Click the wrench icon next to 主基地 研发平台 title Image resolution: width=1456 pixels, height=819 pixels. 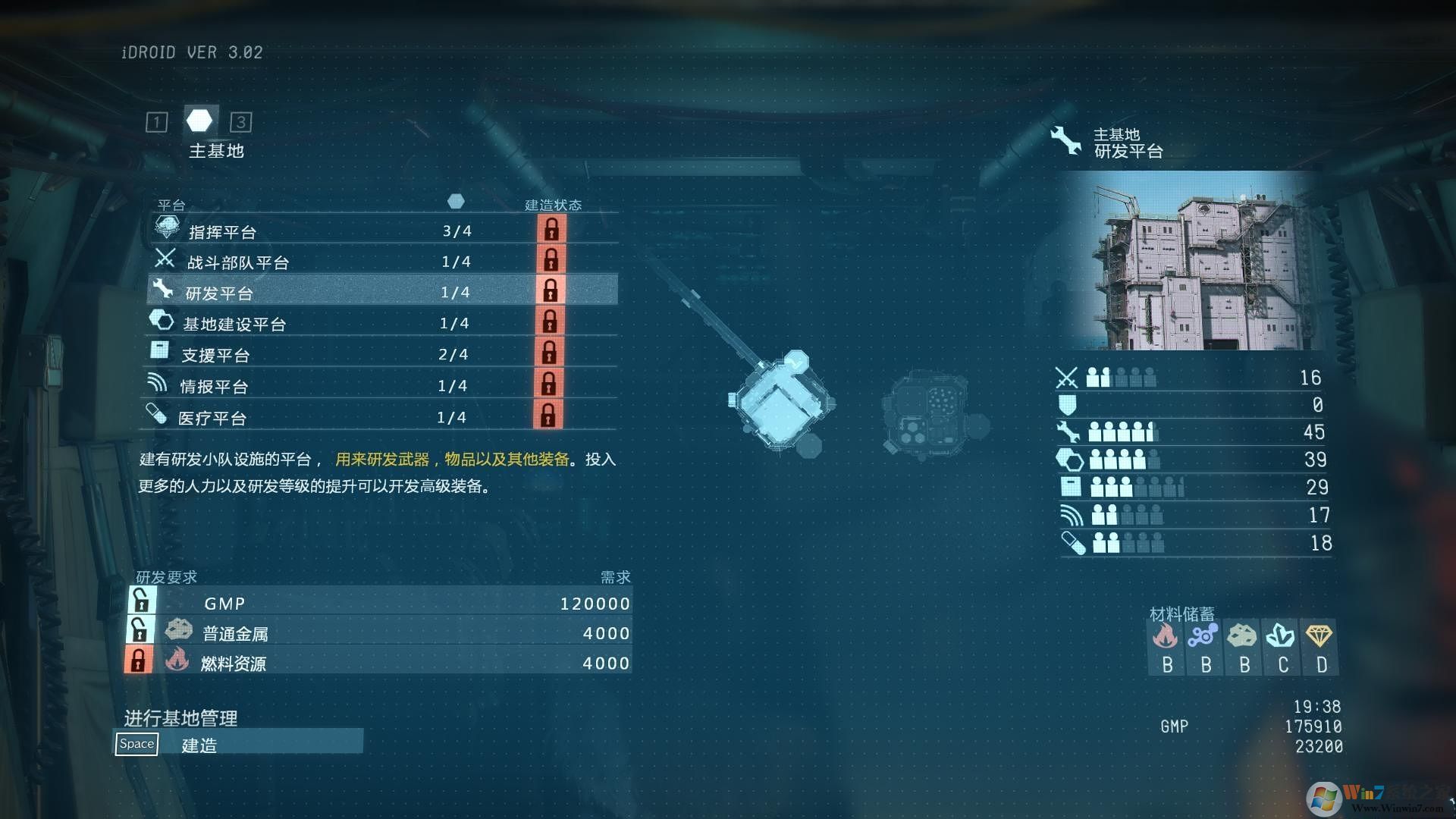point(1065,140)
